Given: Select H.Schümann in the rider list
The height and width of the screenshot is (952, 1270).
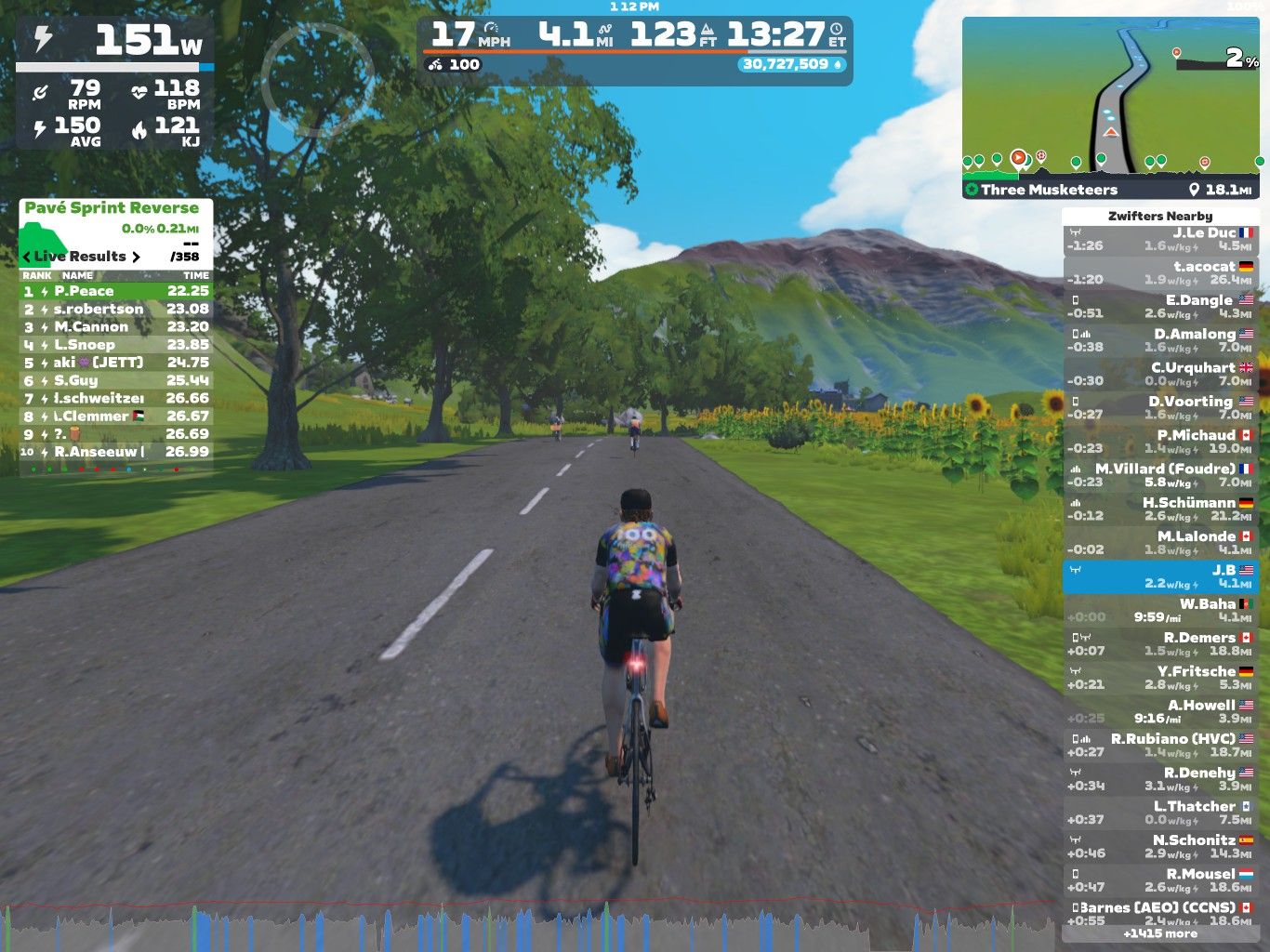Looking at the screenshot, I should pyautogui.click(x=1160, y=509).
